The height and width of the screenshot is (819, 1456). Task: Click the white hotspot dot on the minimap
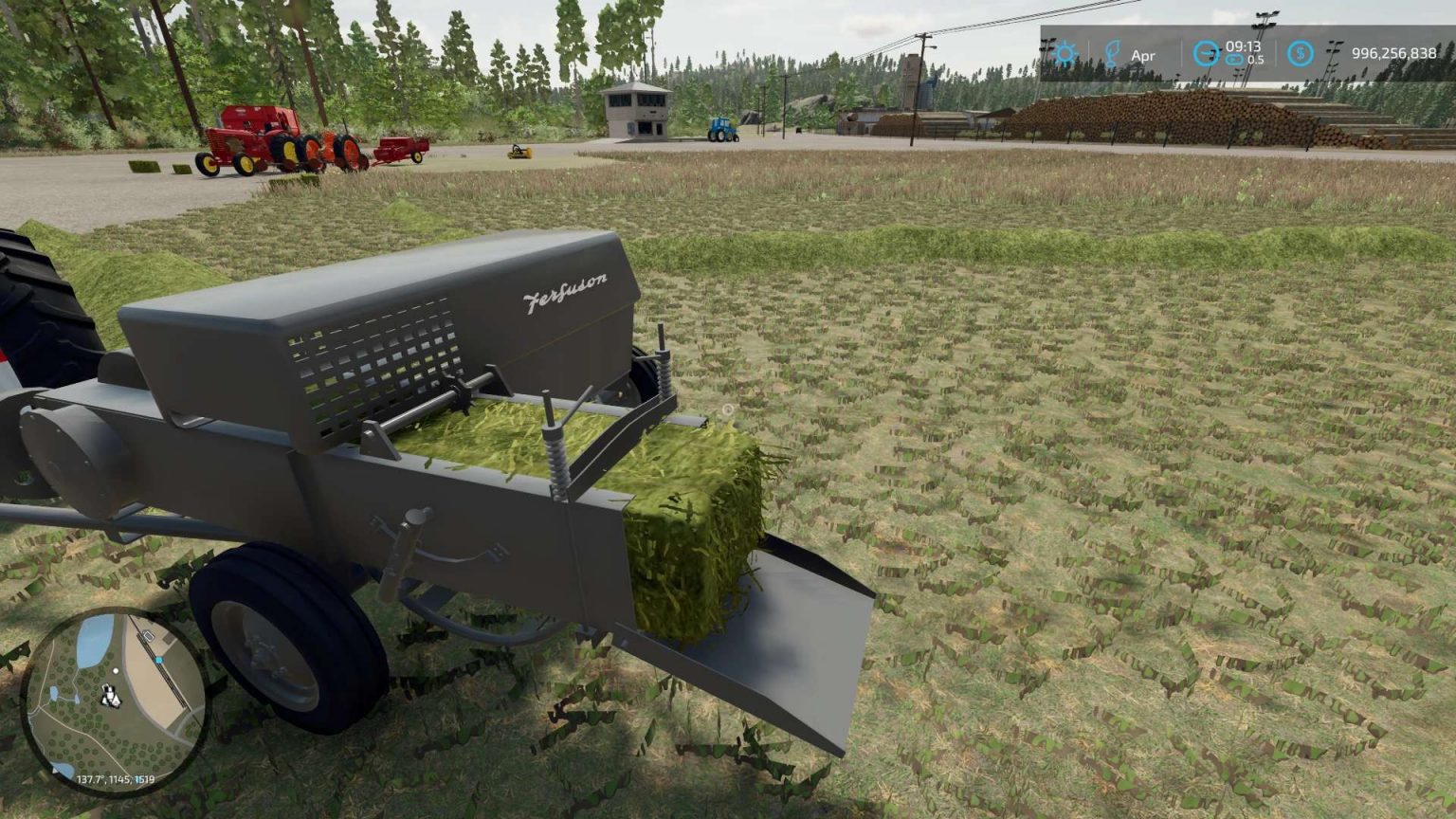pyautogui.click(x=116, y=671)
